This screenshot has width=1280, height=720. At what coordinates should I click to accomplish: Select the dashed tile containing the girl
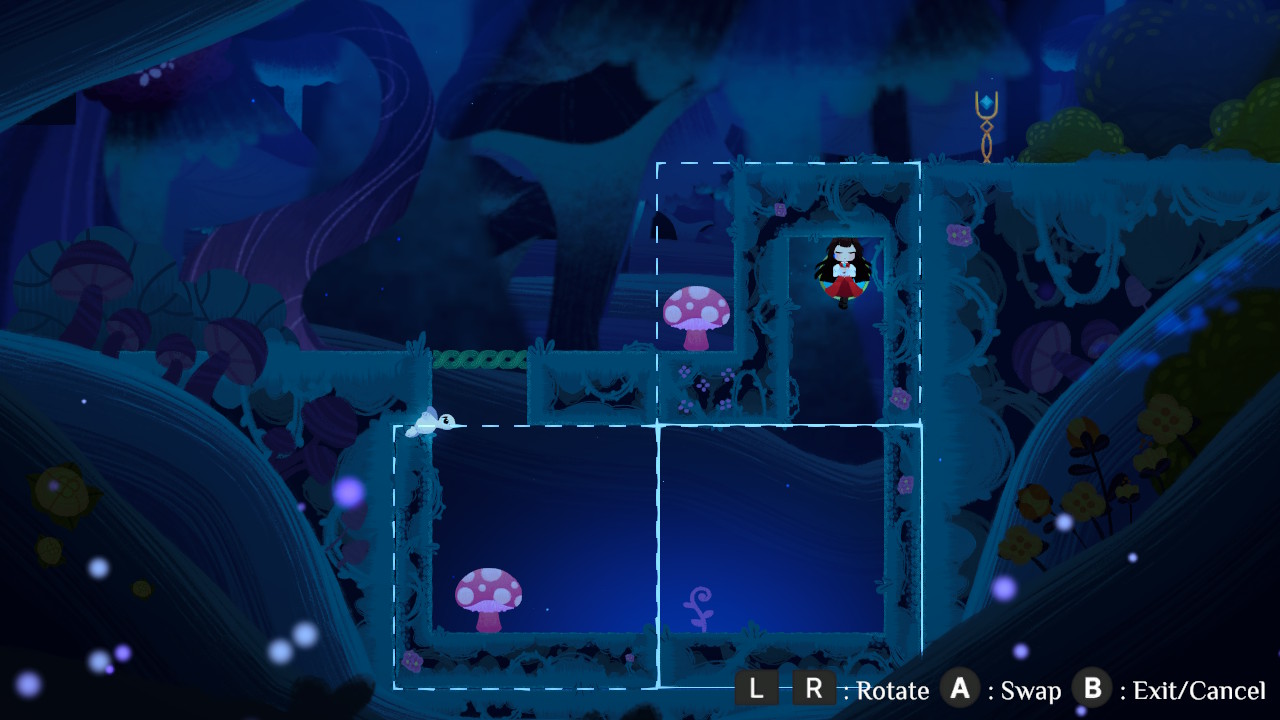pyautogui.click(x=788, y=294)
